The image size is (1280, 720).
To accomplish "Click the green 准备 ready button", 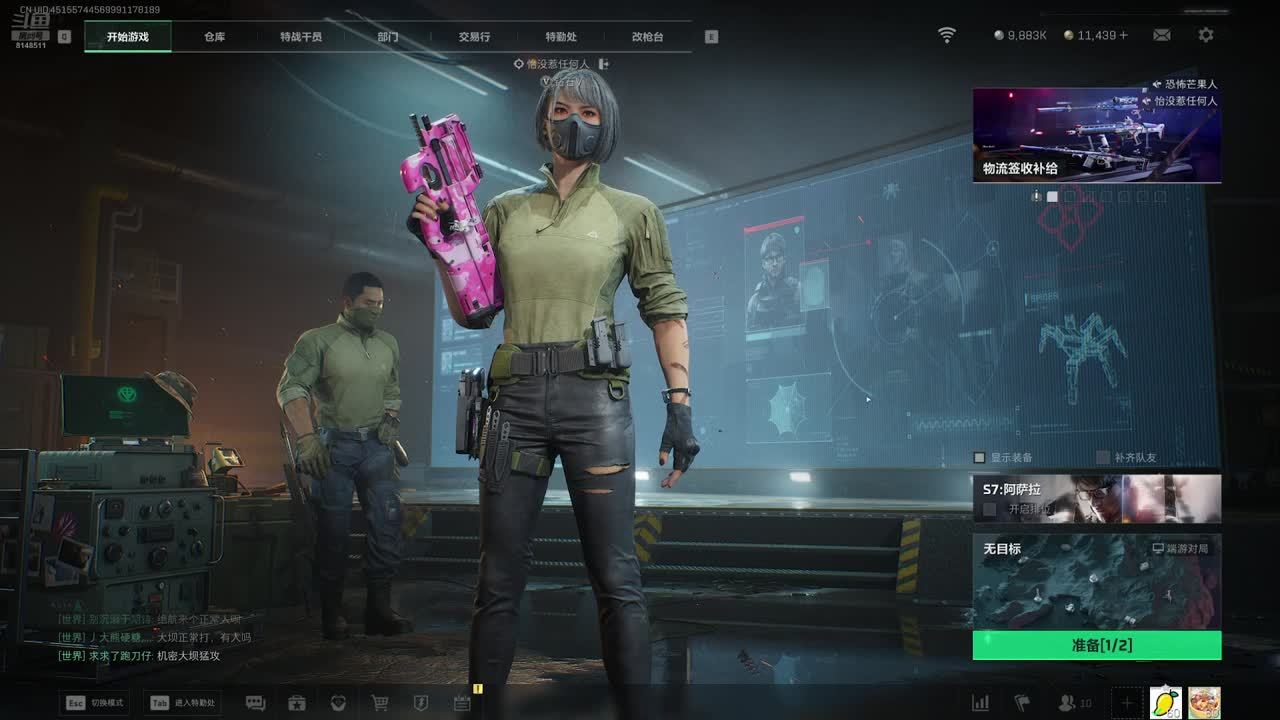I will point(1096,645).
